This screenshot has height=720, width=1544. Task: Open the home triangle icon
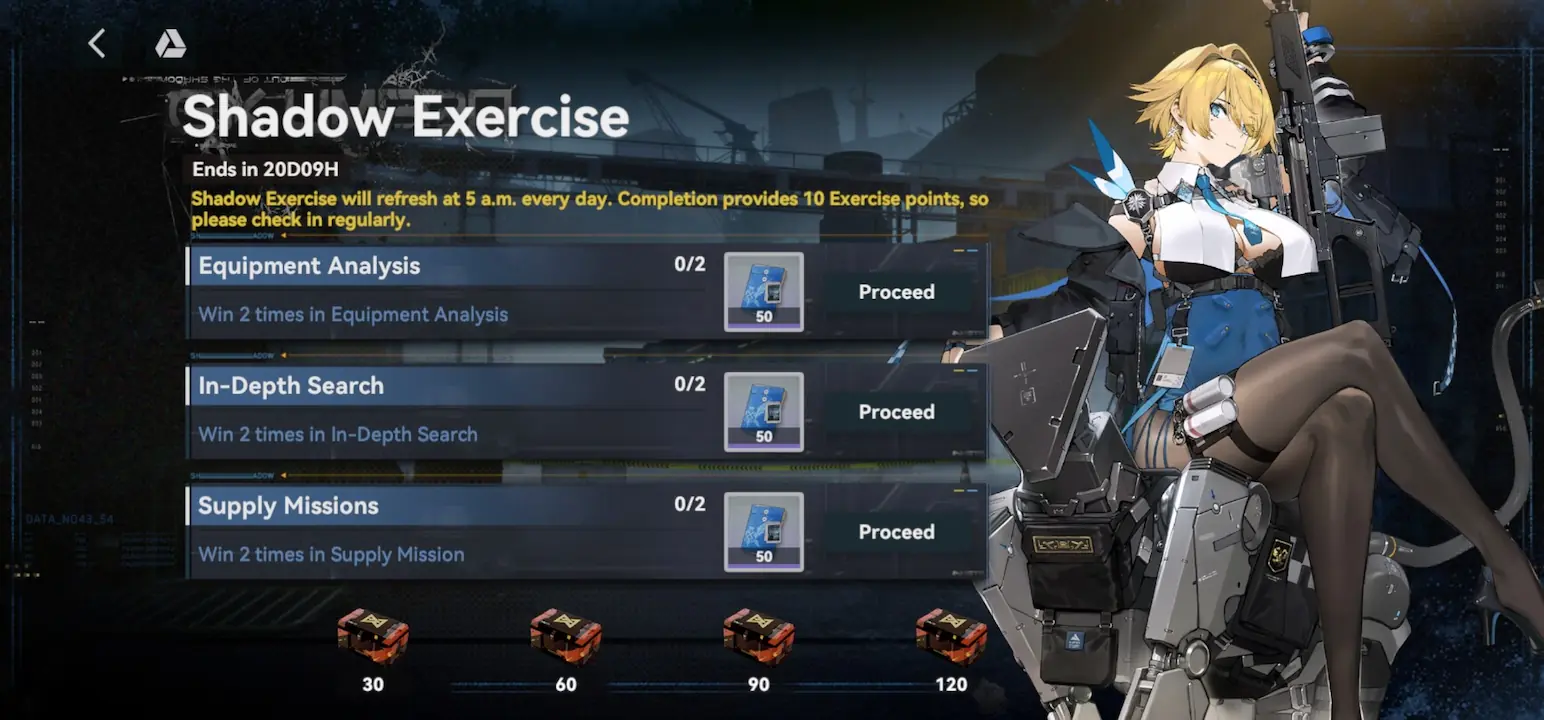[170, 44]
